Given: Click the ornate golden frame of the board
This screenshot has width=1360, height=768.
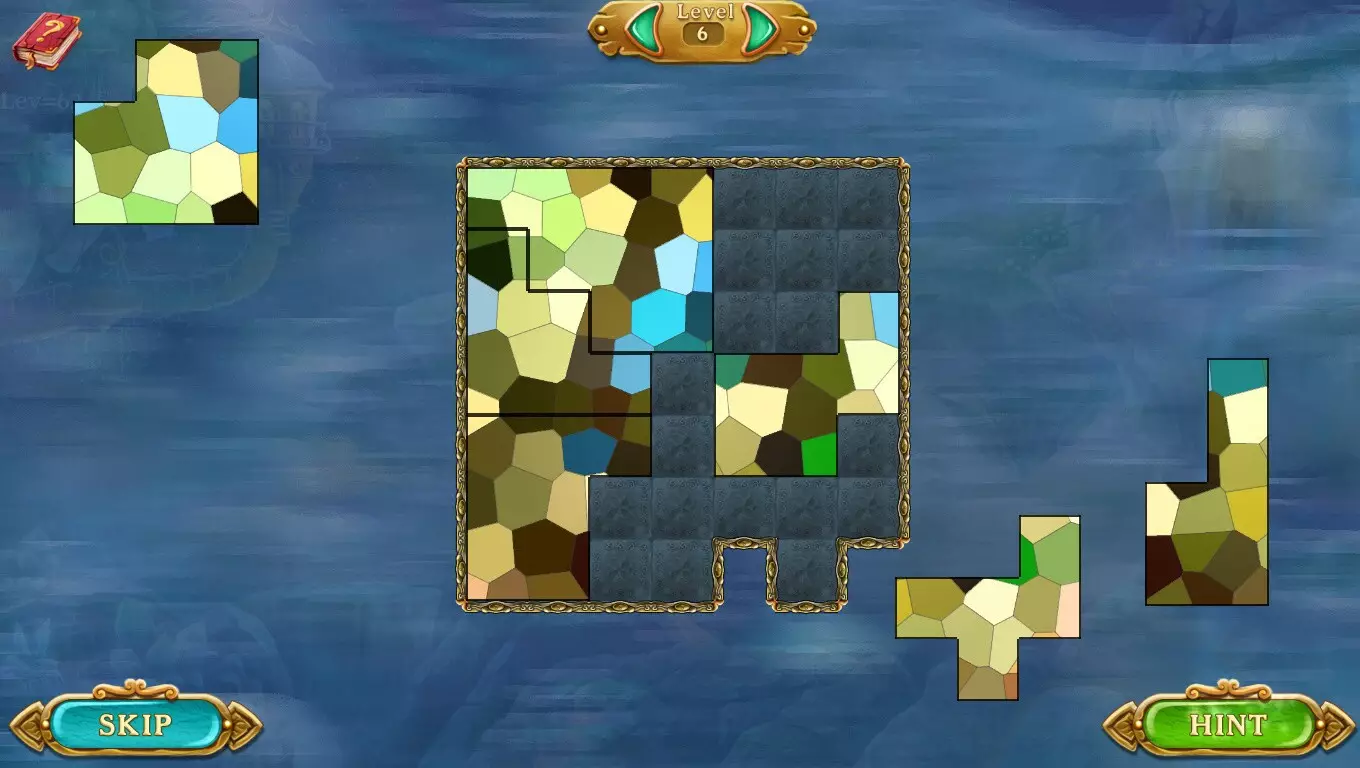Looking at the screenshot, I should [x=685, y=162].
